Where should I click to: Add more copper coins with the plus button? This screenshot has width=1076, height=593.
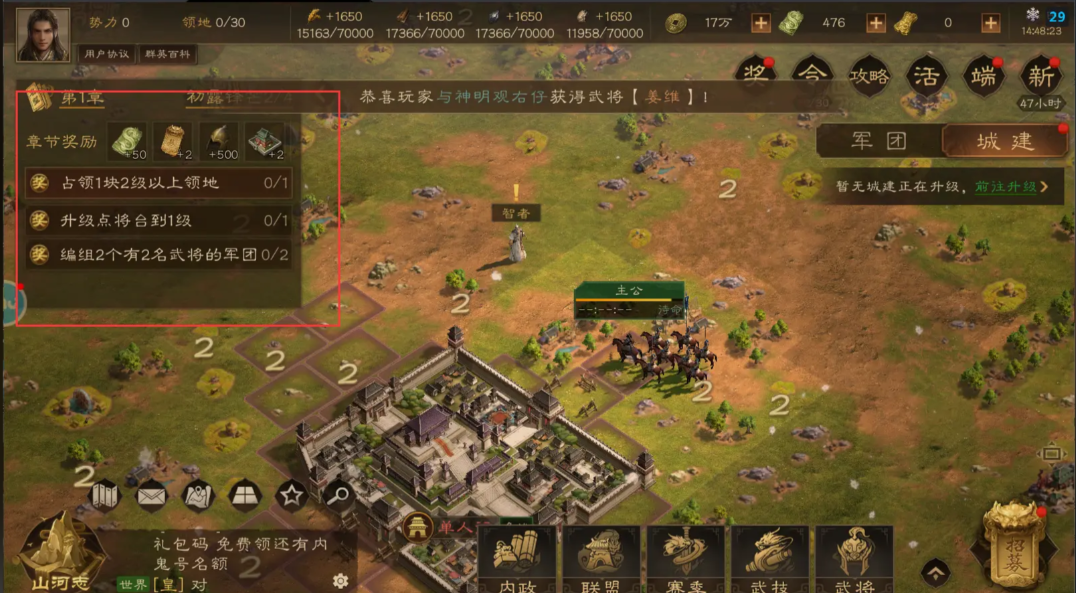tap(761, 23)
